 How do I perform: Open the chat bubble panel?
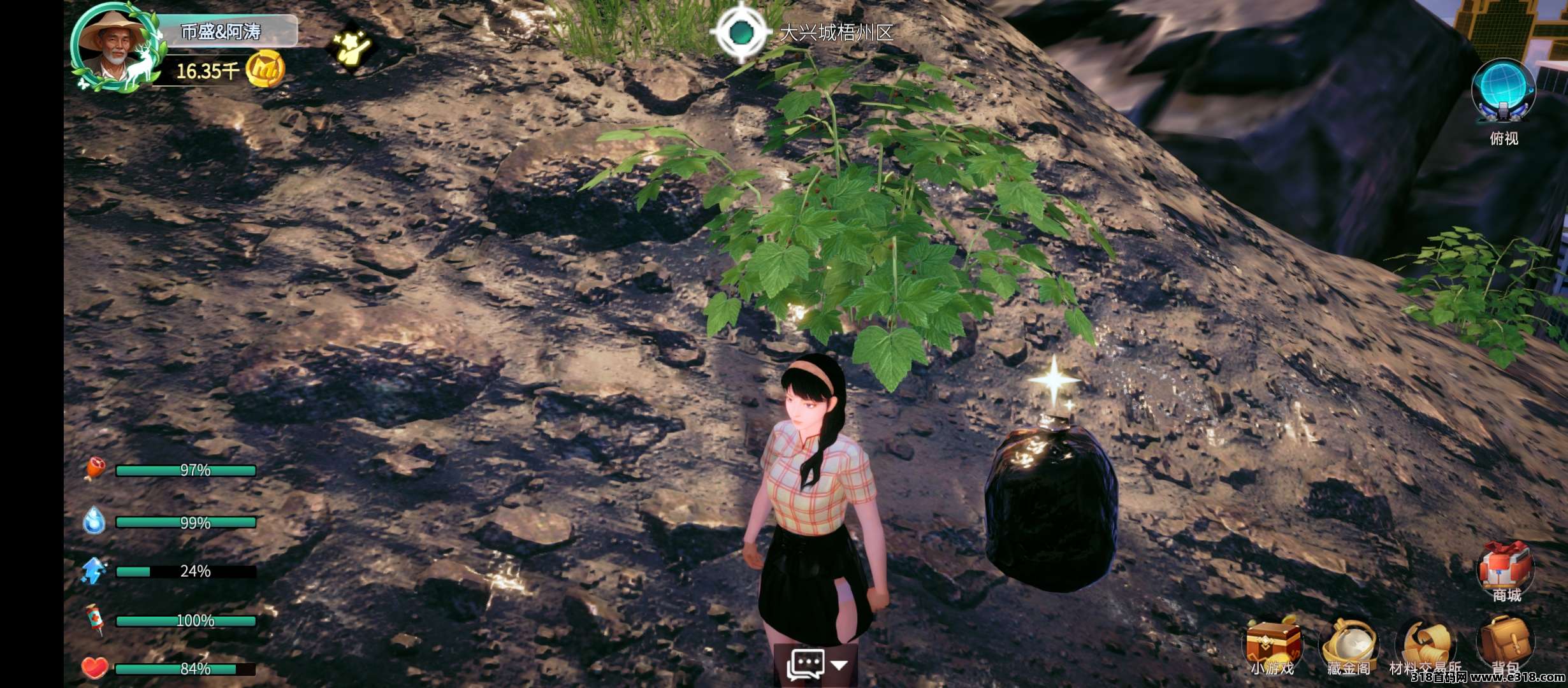pos(805,666)
